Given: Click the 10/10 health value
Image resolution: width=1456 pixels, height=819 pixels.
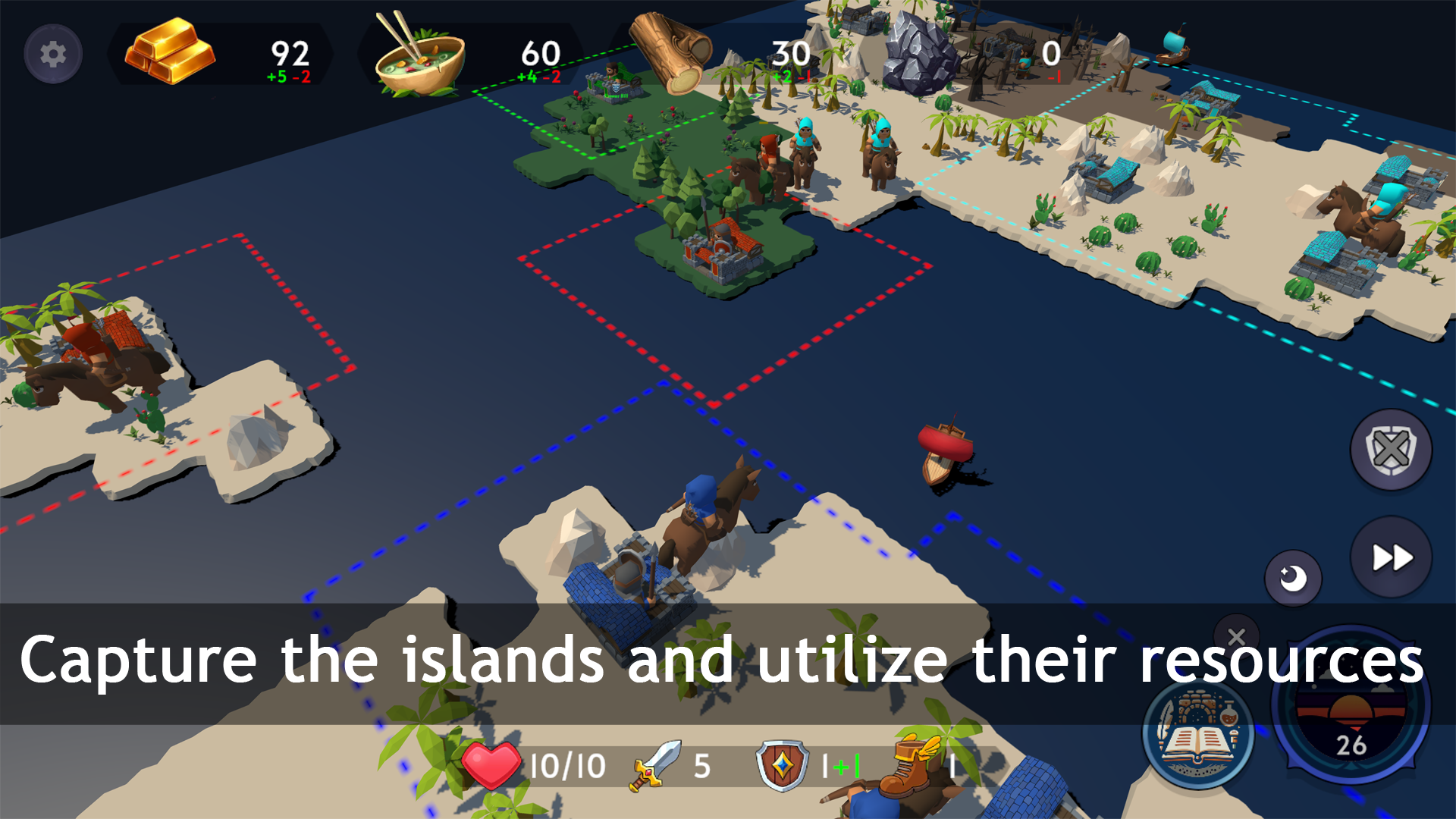Looking at the screenshot, I should click(567, 766).
